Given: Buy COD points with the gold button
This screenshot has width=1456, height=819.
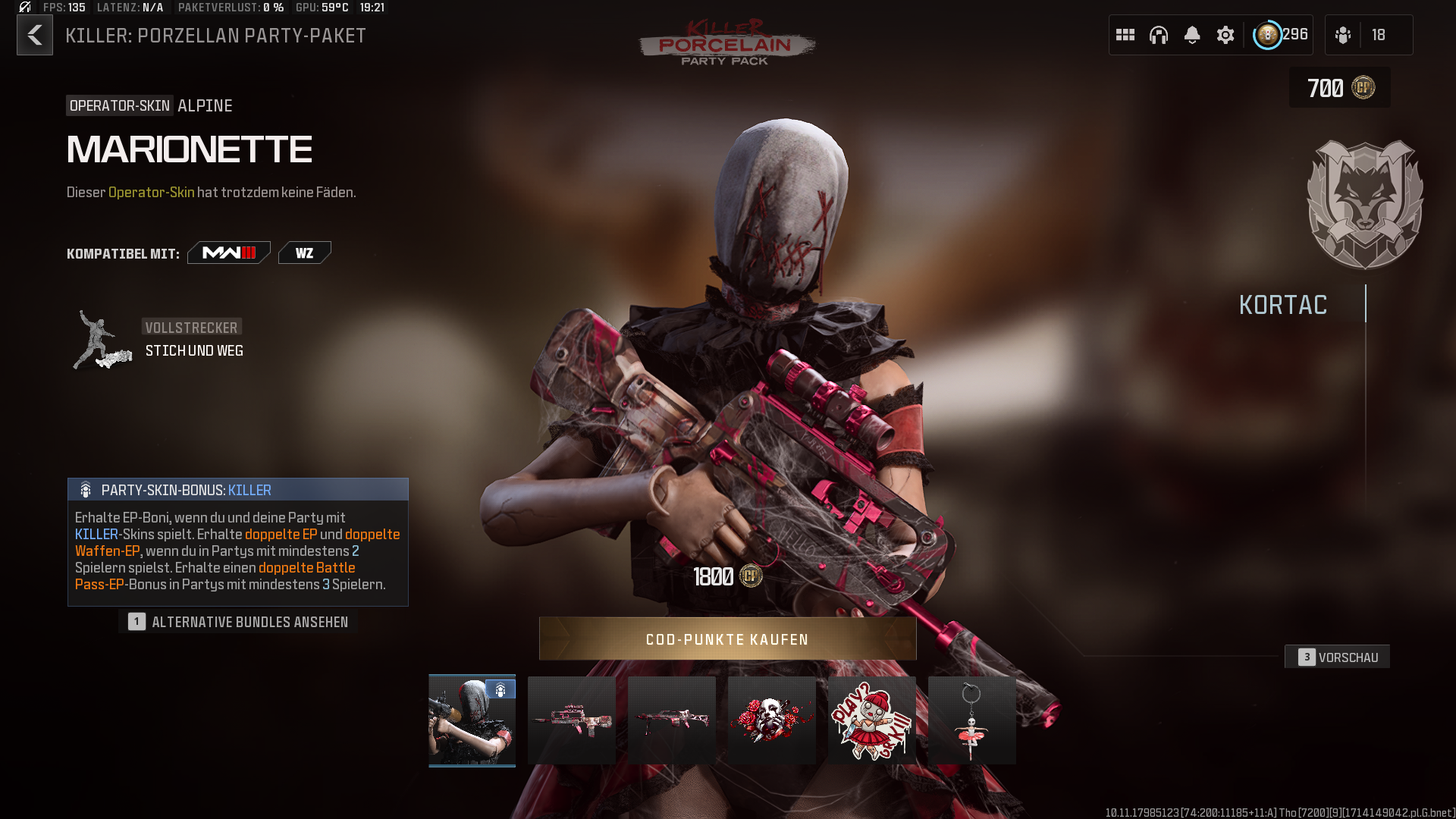Looking at the screenshot, I should point(727,639).
